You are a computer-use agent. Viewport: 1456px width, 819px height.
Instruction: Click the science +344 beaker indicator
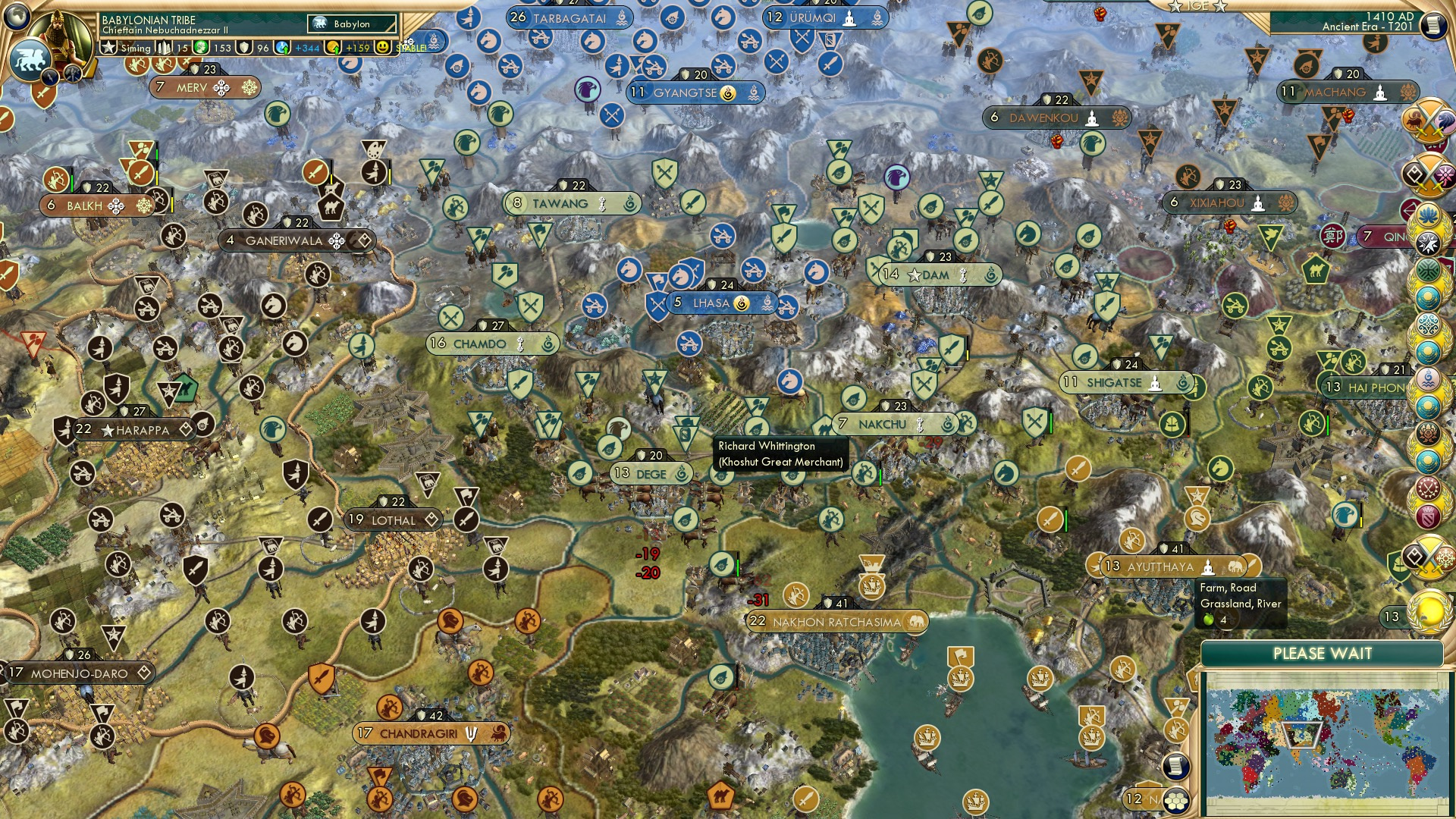280,48
